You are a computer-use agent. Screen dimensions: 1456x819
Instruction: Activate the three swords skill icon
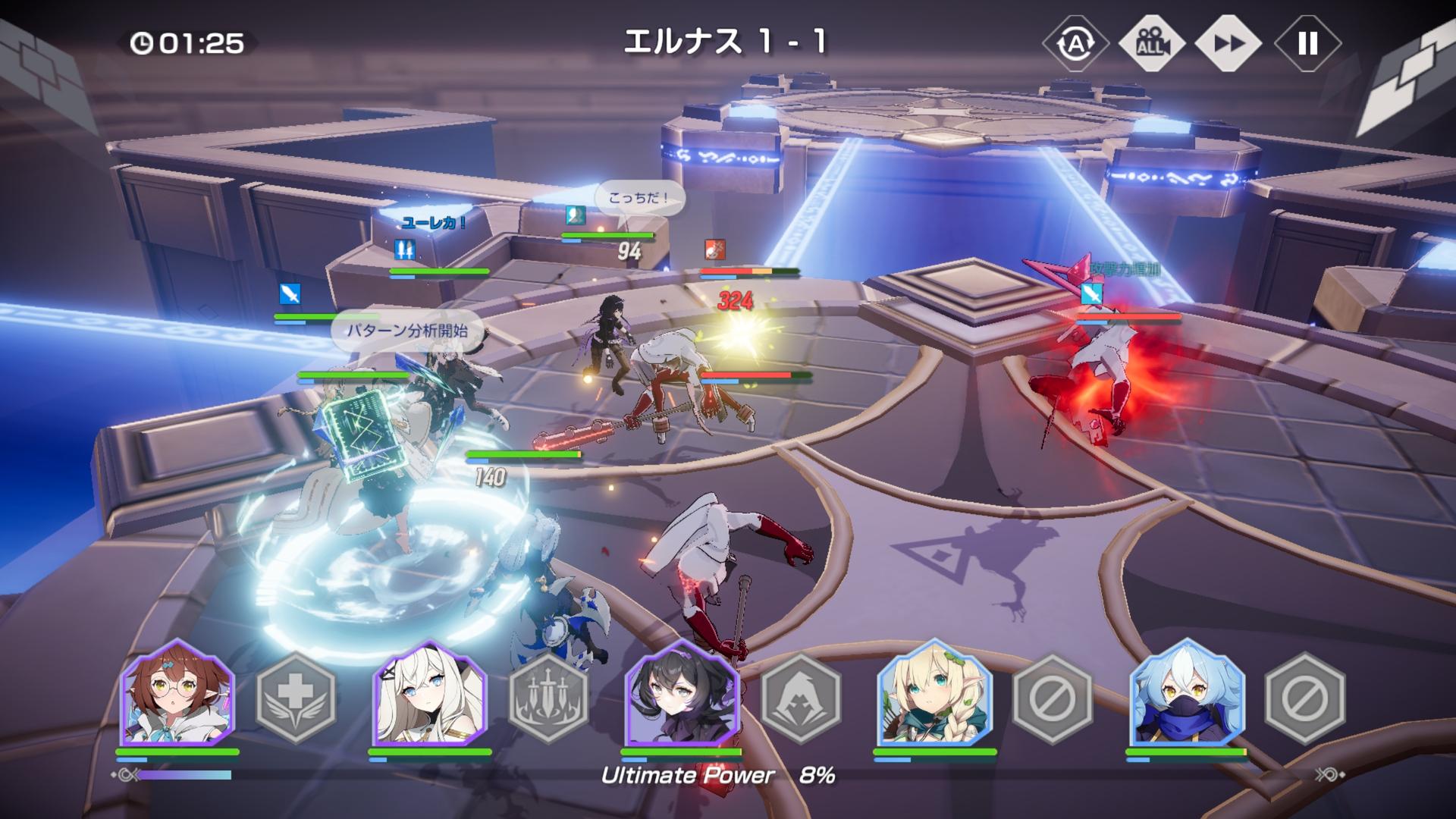[548, 698]
